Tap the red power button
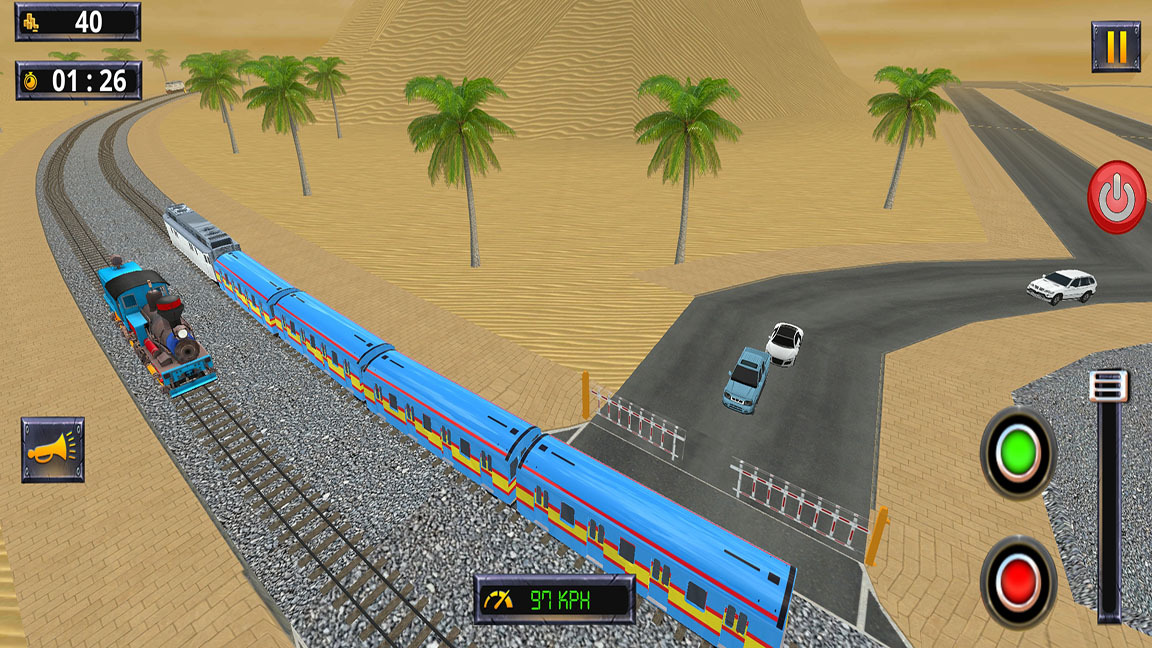1152x648 pixels. click(x=1116, y=197)
